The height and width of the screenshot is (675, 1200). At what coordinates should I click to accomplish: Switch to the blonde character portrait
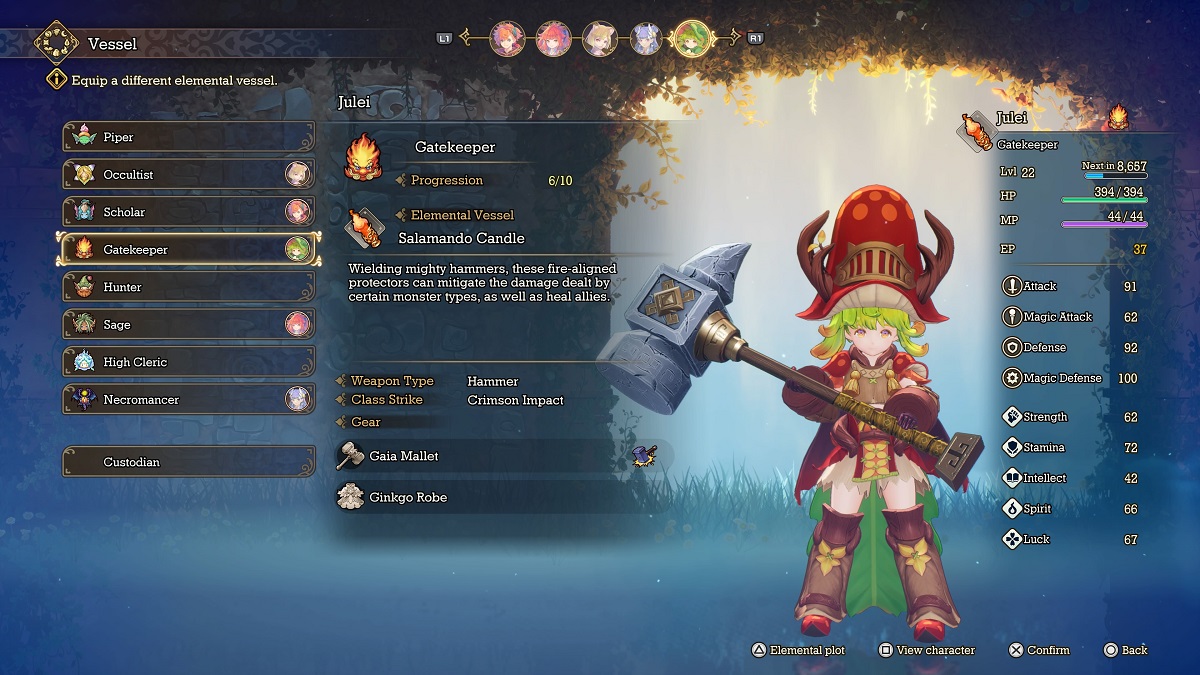click(x=599, y=39)
